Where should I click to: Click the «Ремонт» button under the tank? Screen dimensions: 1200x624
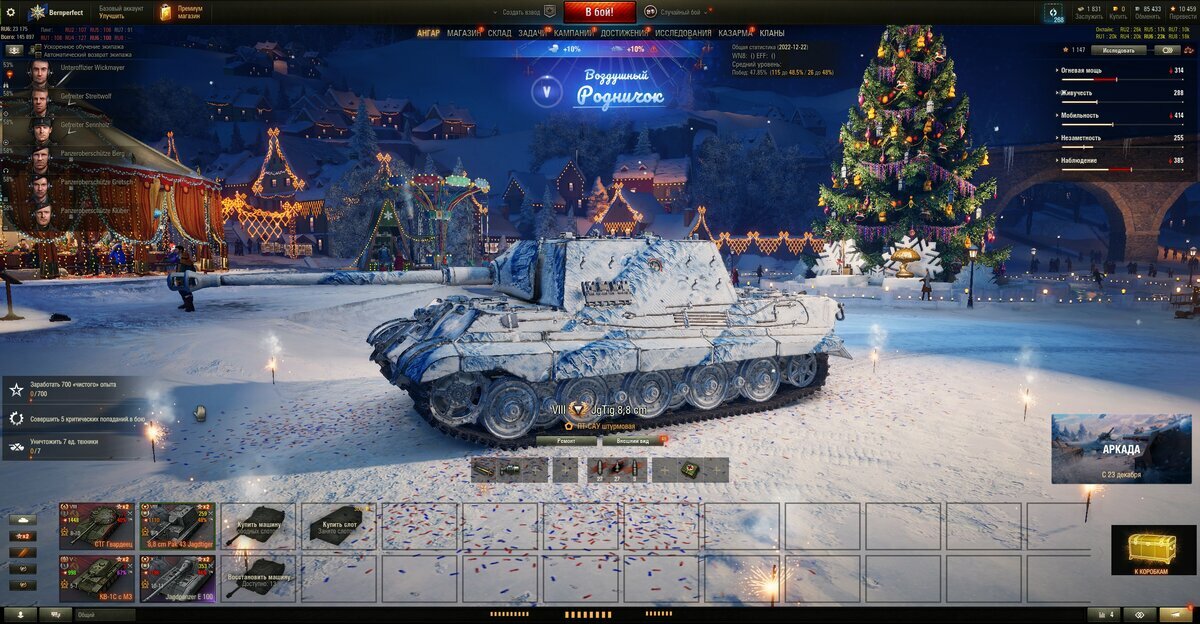click(566, 440)
